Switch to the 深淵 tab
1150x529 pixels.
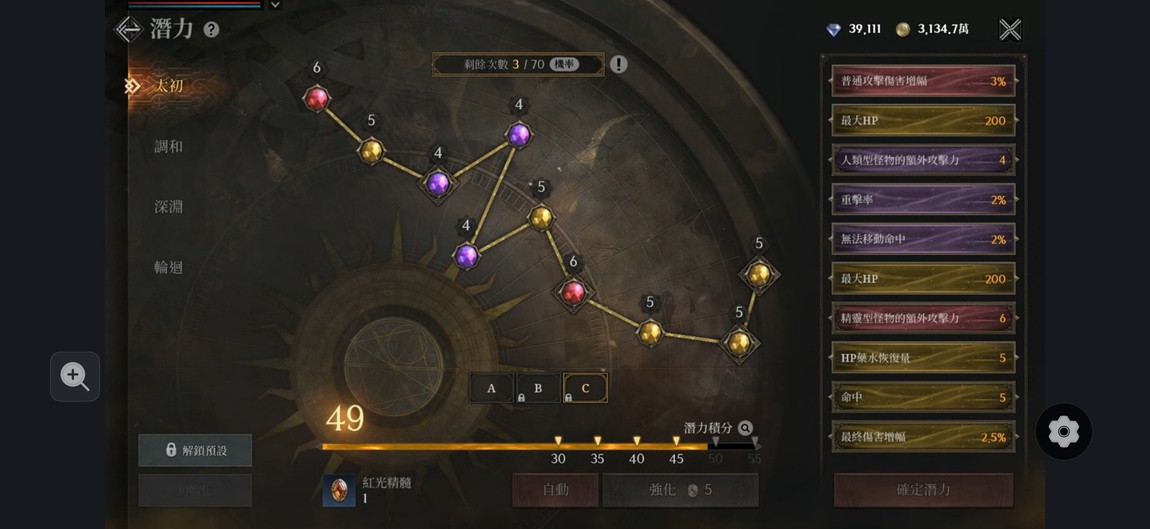point(169,207)
